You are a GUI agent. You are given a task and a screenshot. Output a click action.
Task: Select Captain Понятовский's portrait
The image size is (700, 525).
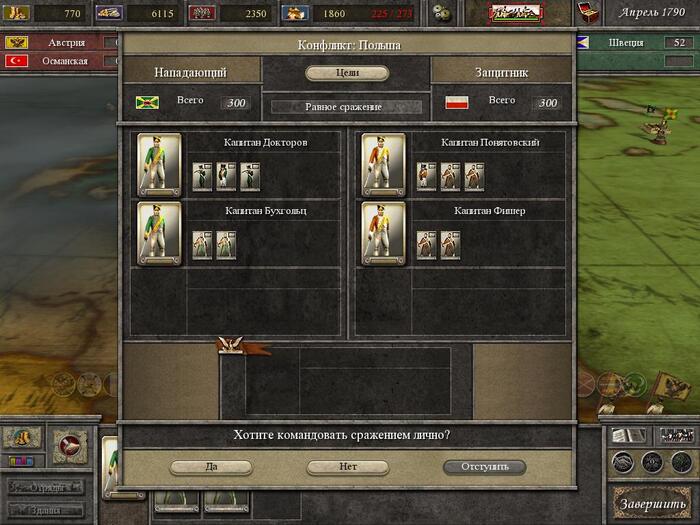coord(383,164)
